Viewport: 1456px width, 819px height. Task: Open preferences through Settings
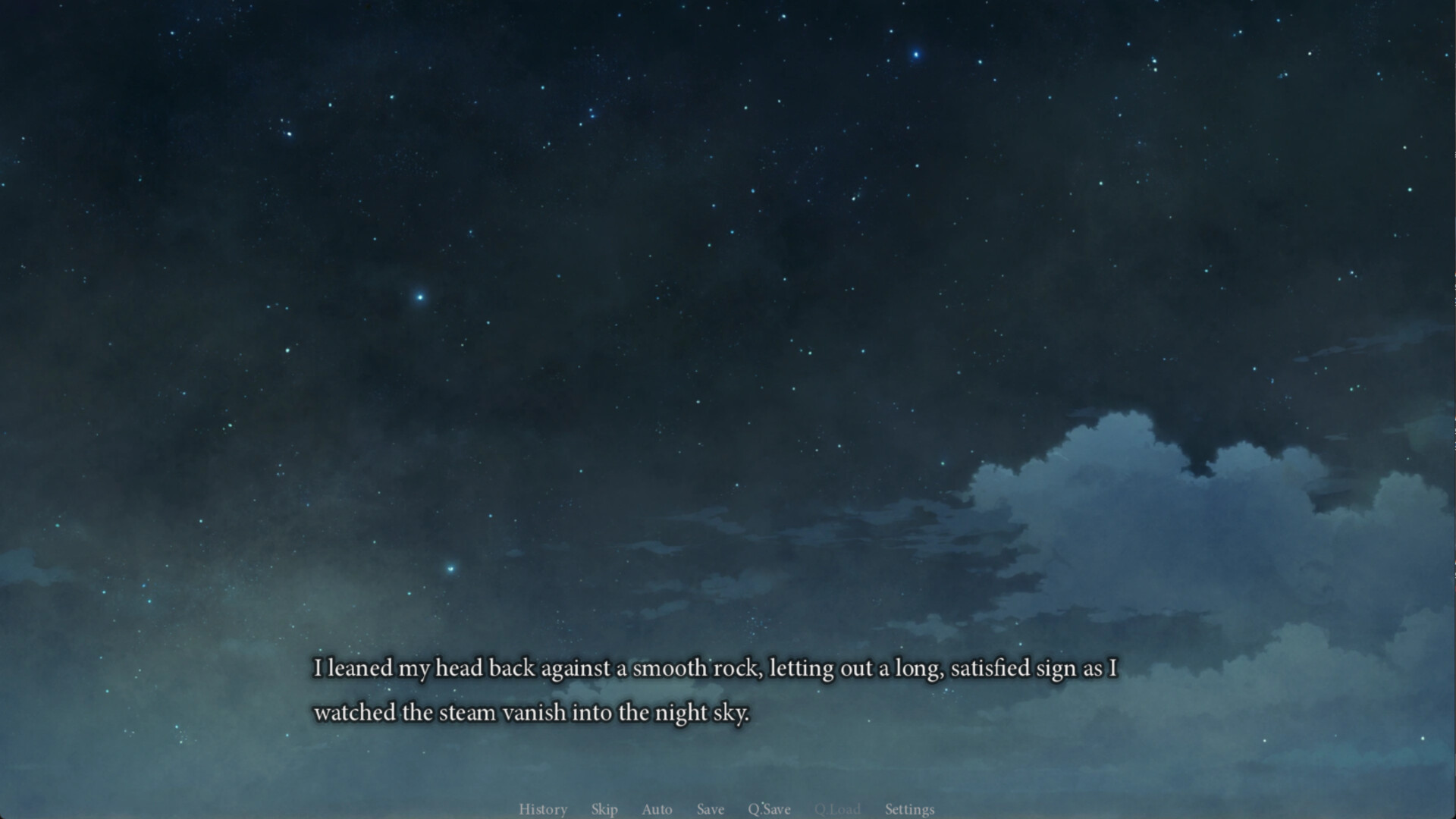point(909,809)
